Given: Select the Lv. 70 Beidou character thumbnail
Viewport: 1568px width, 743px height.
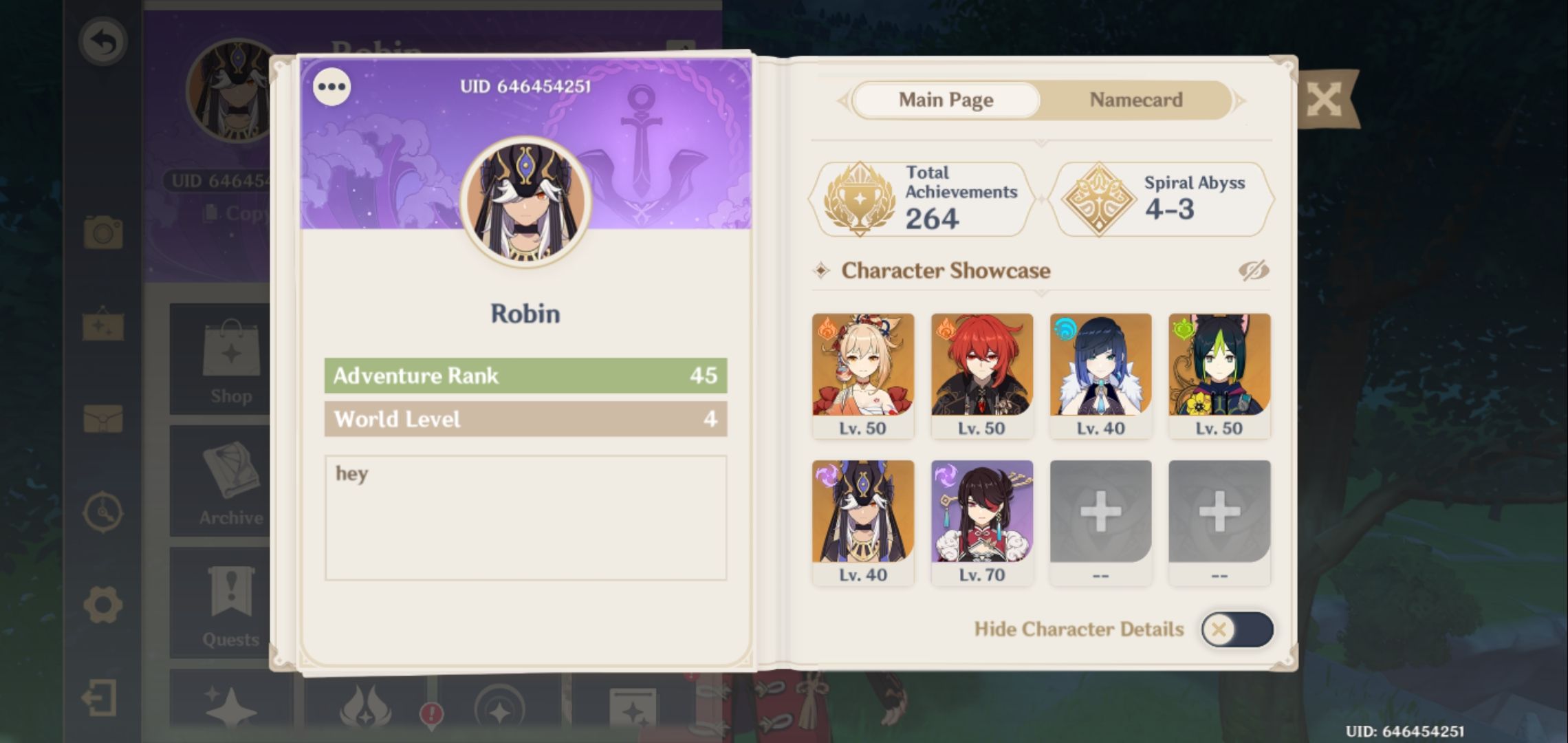Looking at the screenshot, I should pos(983,516).
